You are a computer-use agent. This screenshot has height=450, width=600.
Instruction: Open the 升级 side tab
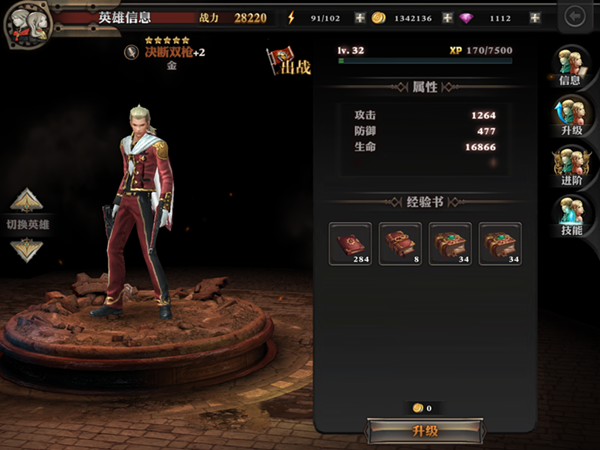click(571, 114)
